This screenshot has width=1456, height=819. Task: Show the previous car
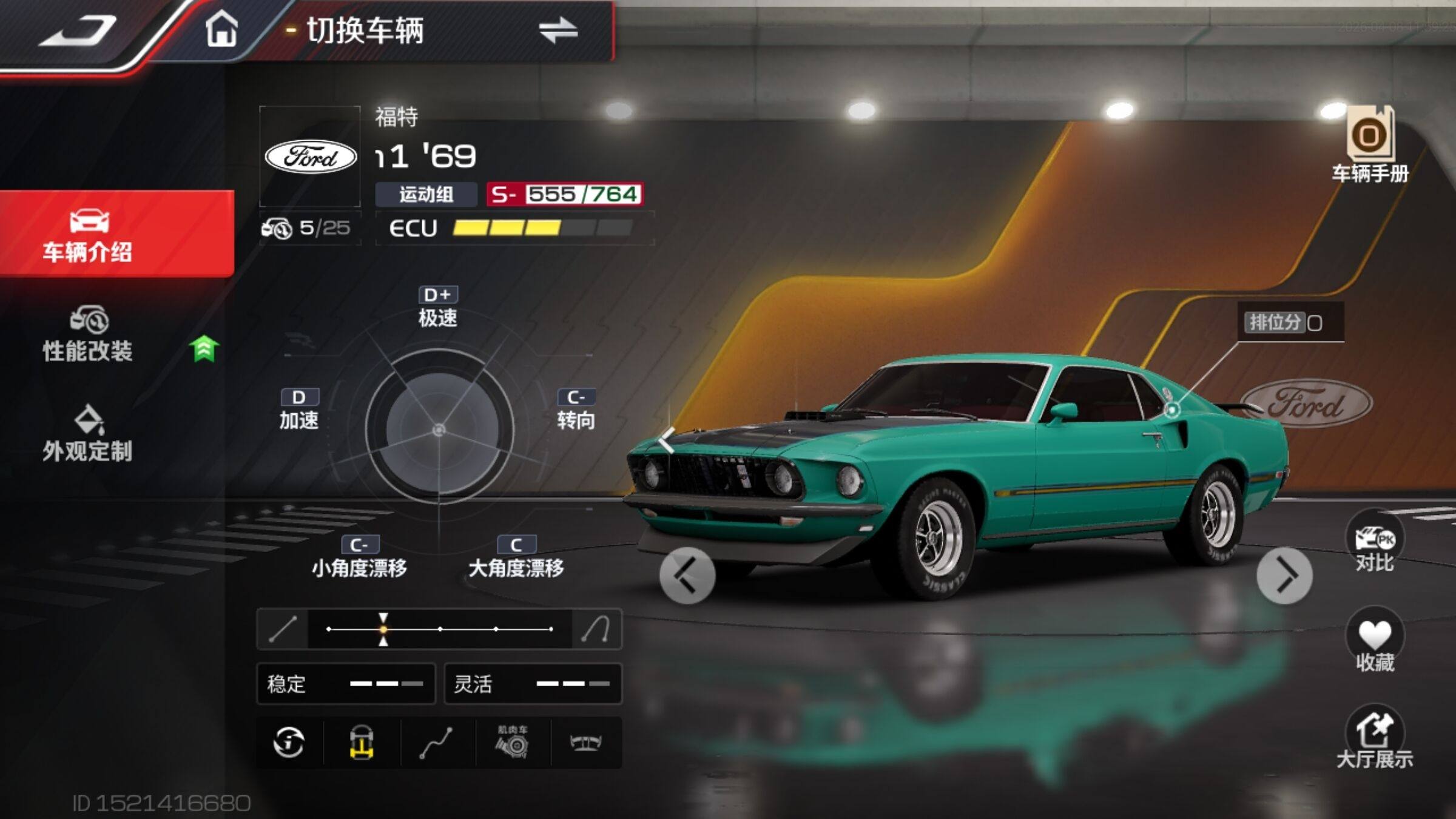(687, 575)
